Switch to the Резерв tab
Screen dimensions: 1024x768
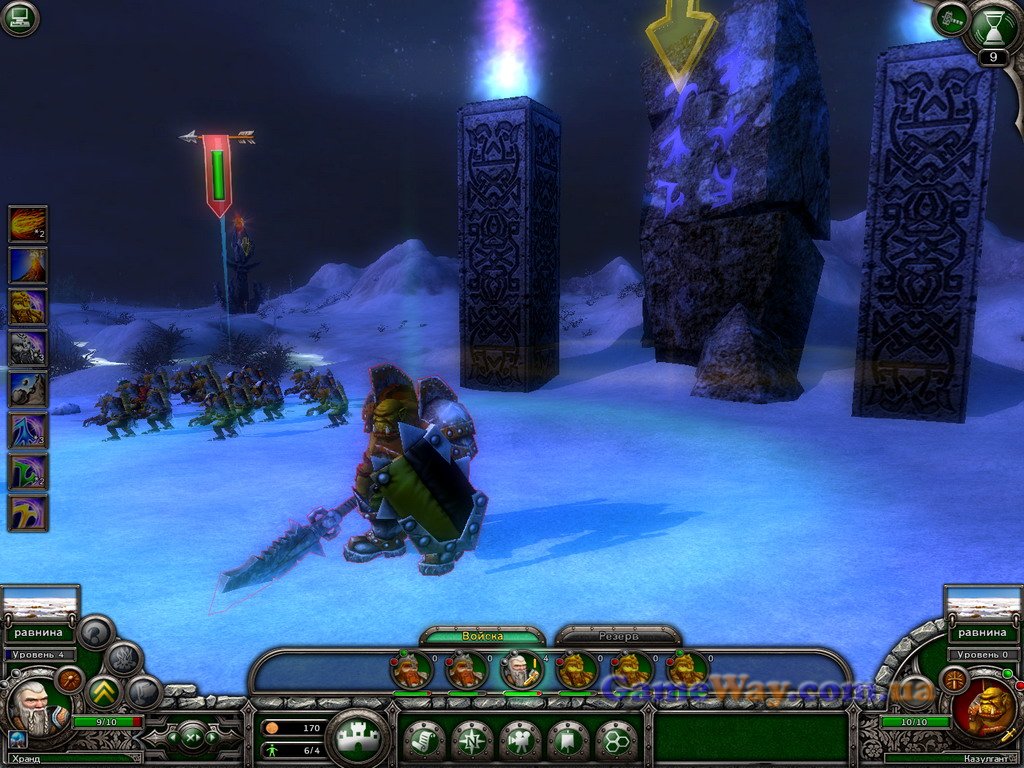[618, 636]
